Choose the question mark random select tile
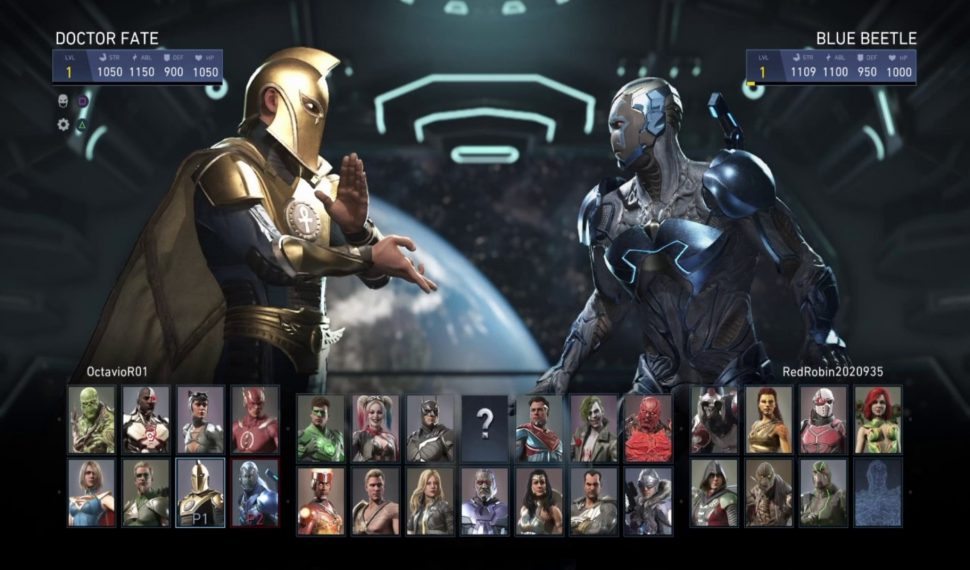The height and width of the screenshot is (570, 970). pos(485,428)
